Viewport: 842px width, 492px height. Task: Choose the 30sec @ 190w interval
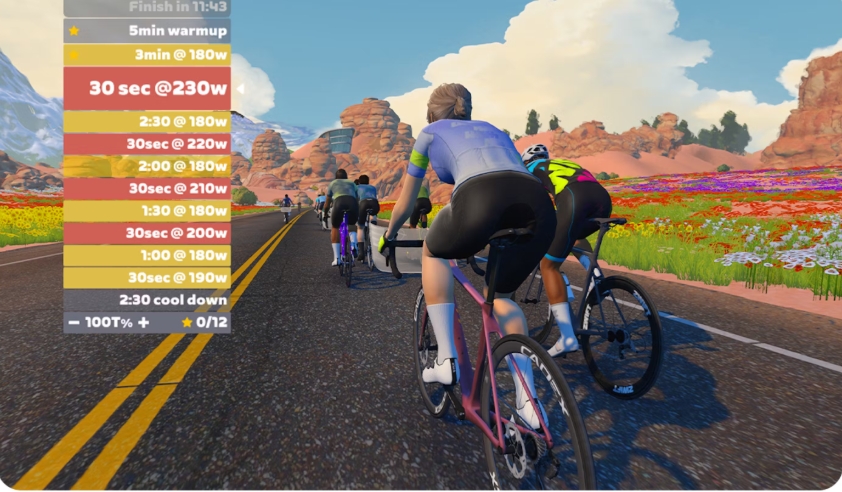click(147, 277)
